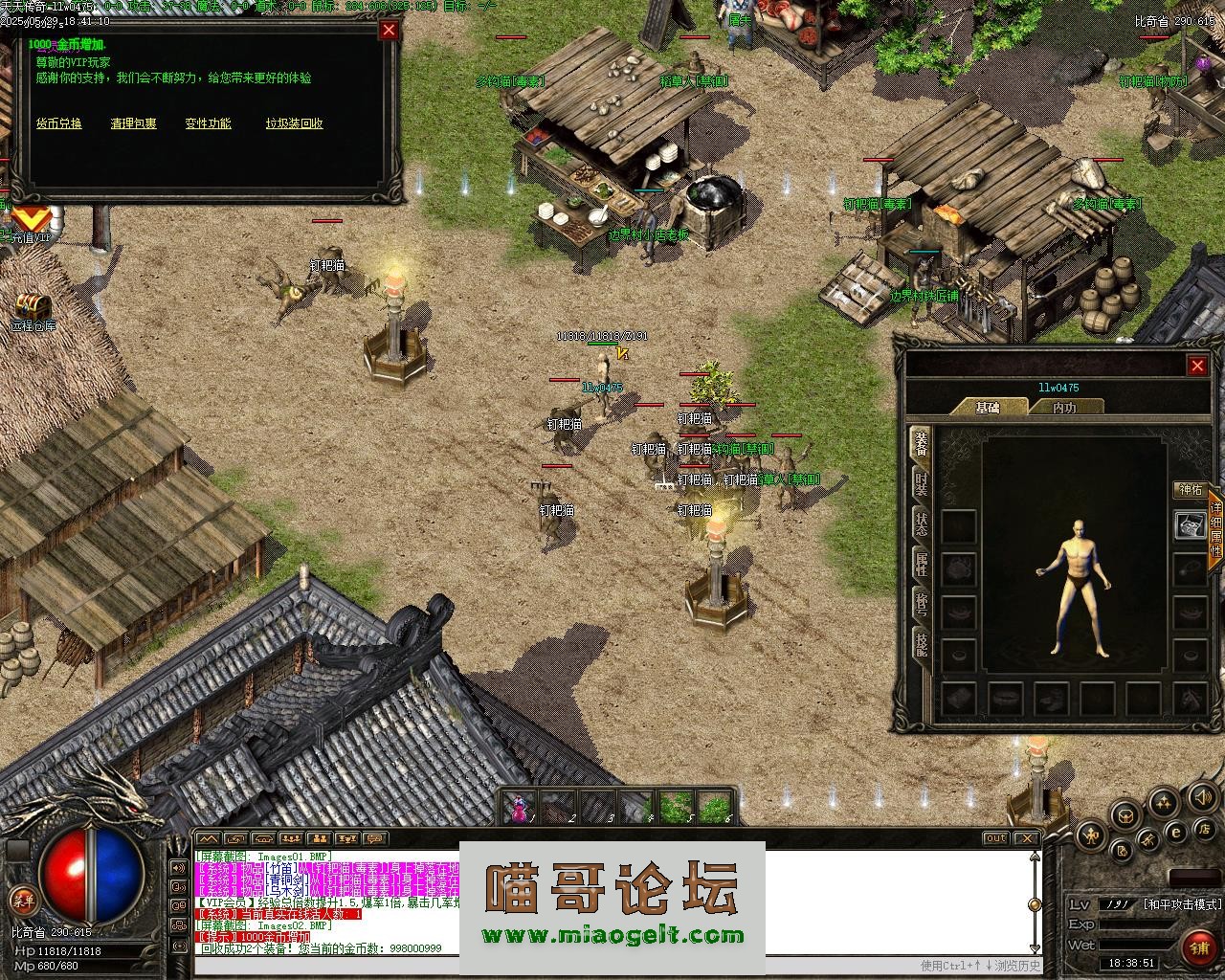Open the red 铺 shop button
The image size is (1225, 980).
[x=1197, y=947]
